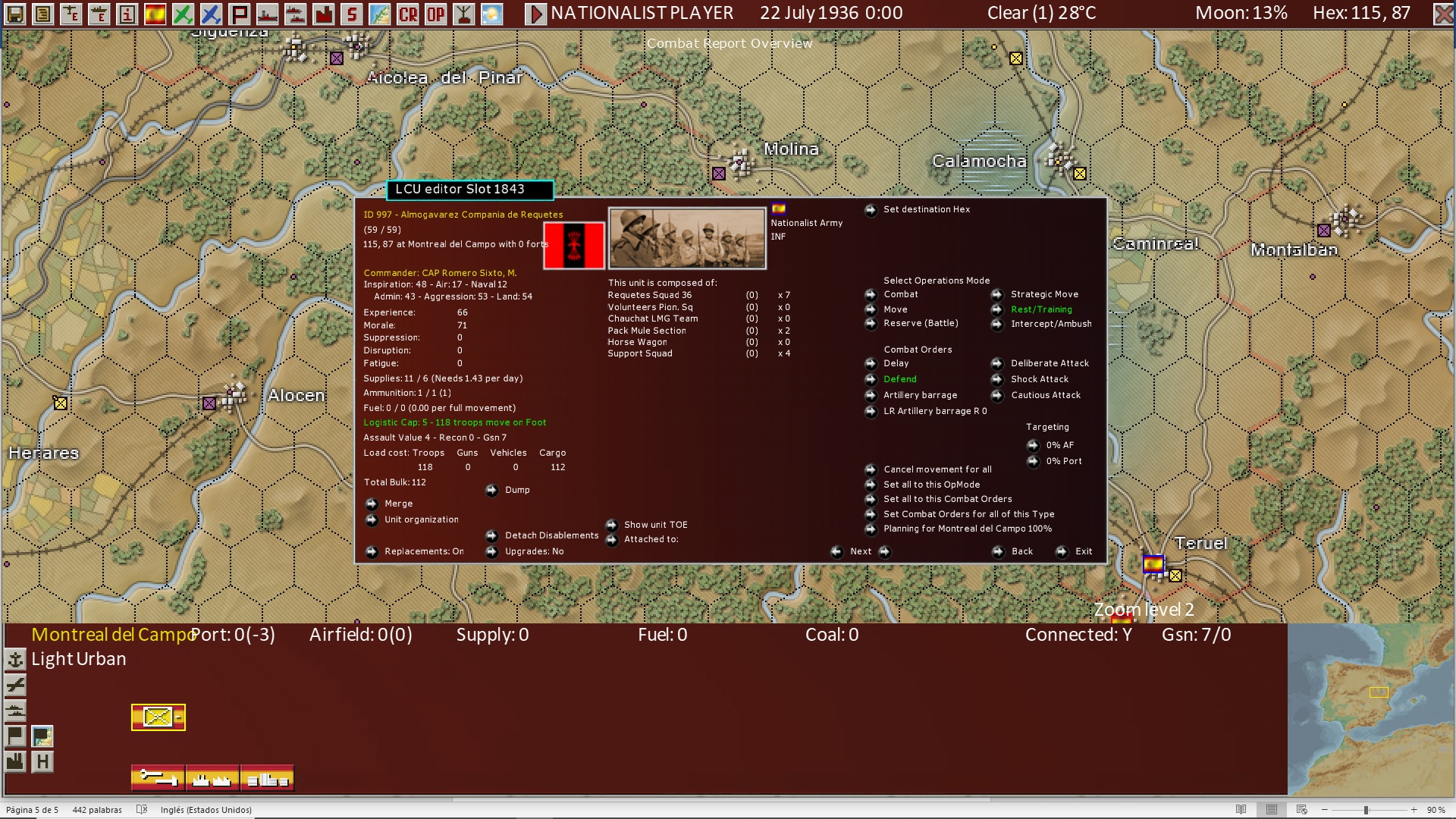
Task: Open the Unit organization view
Action: 421,519
